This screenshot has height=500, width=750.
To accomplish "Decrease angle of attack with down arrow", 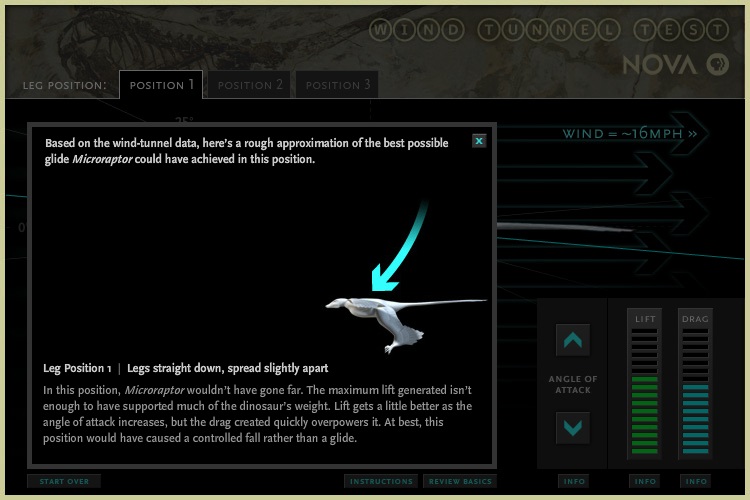I will coord(573,428).
